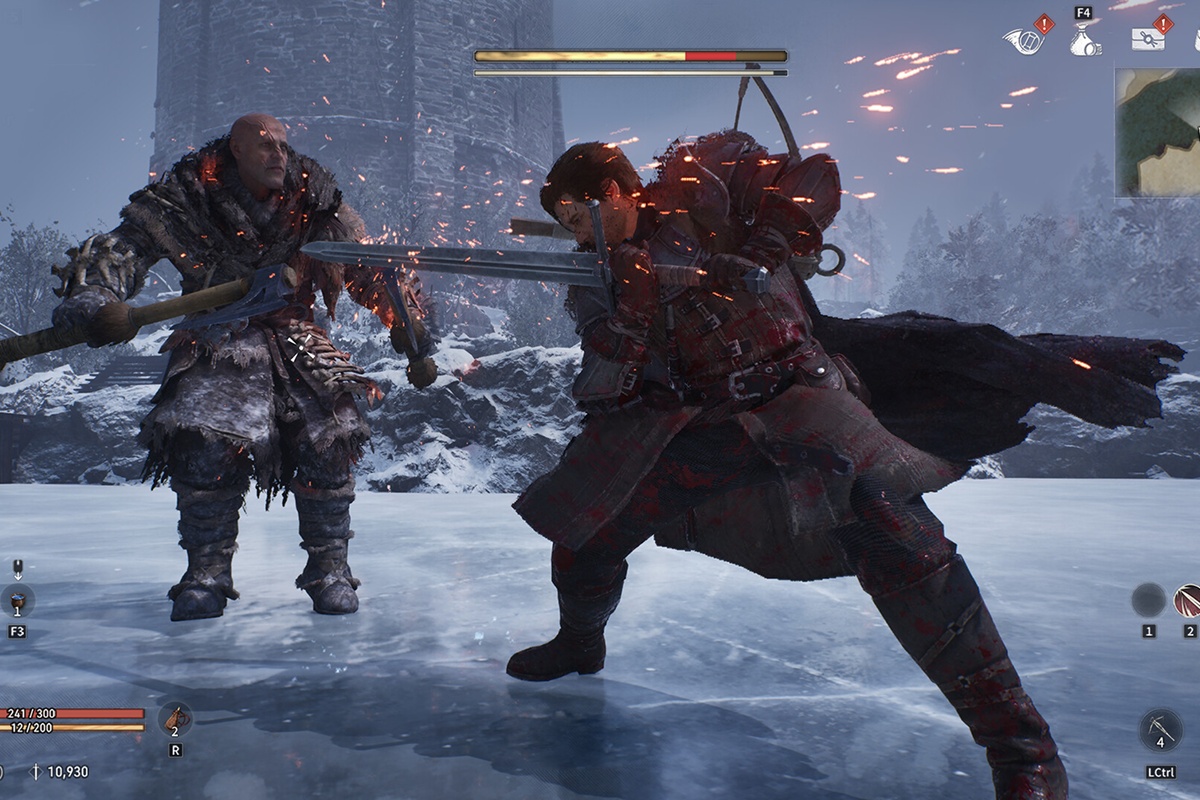This screenshot has height=800, width=1200.
Task: Use the water bucket item slot
Action: [x=17, y=601]
